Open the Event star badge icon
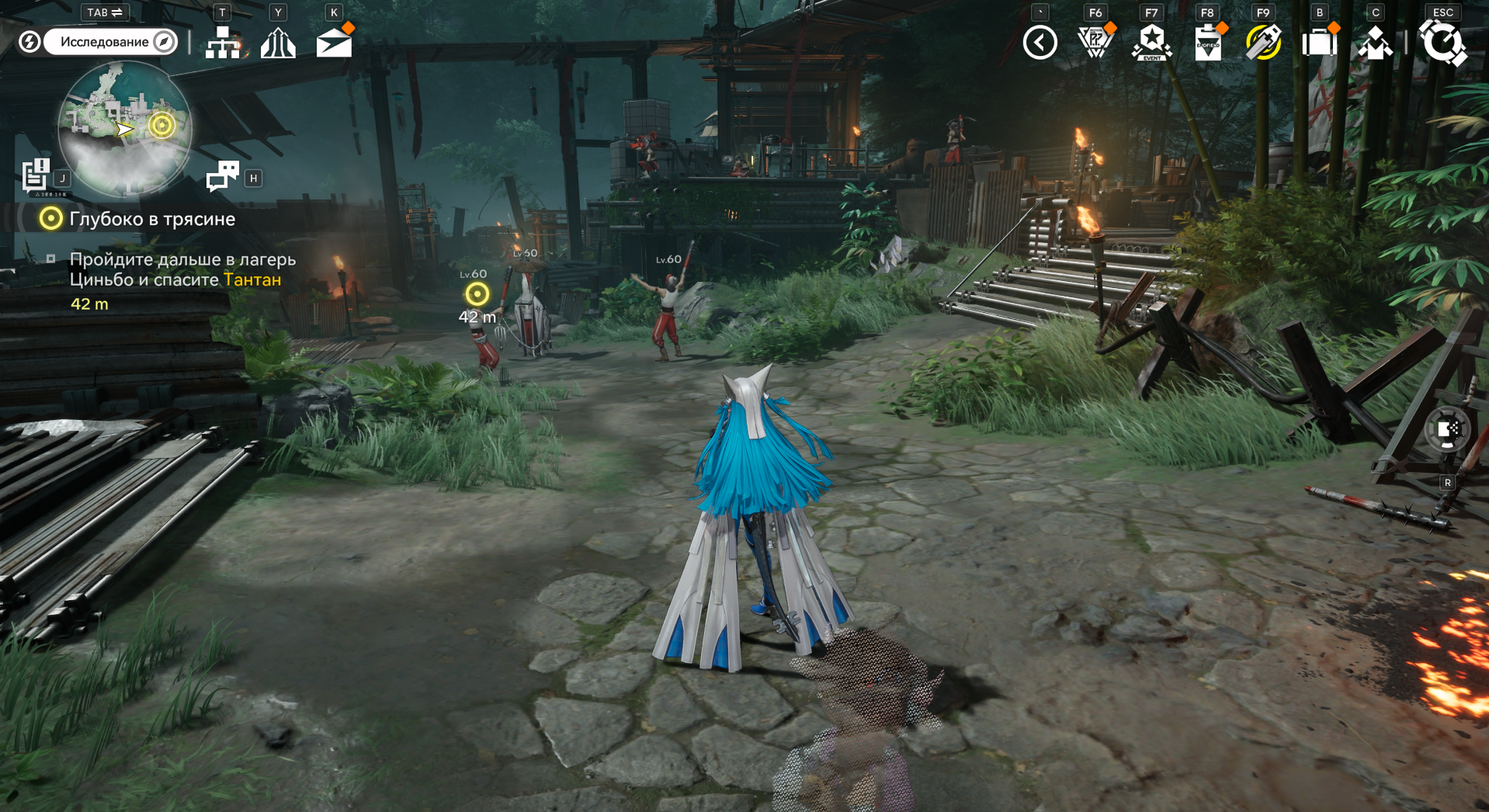 1151,43
